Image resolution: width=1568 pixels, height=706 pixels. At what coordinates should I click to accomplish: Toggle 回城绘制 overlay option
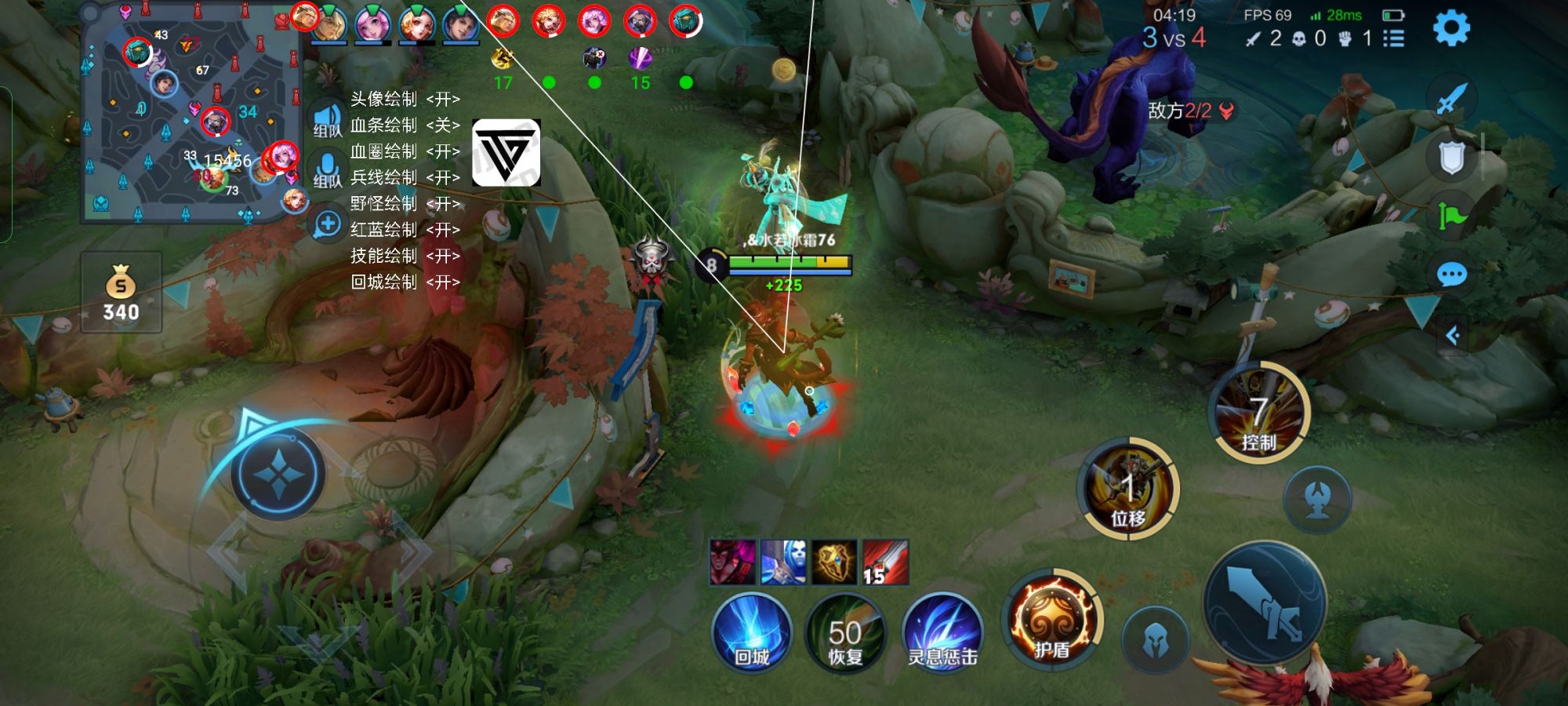click(x=405, y=282)
